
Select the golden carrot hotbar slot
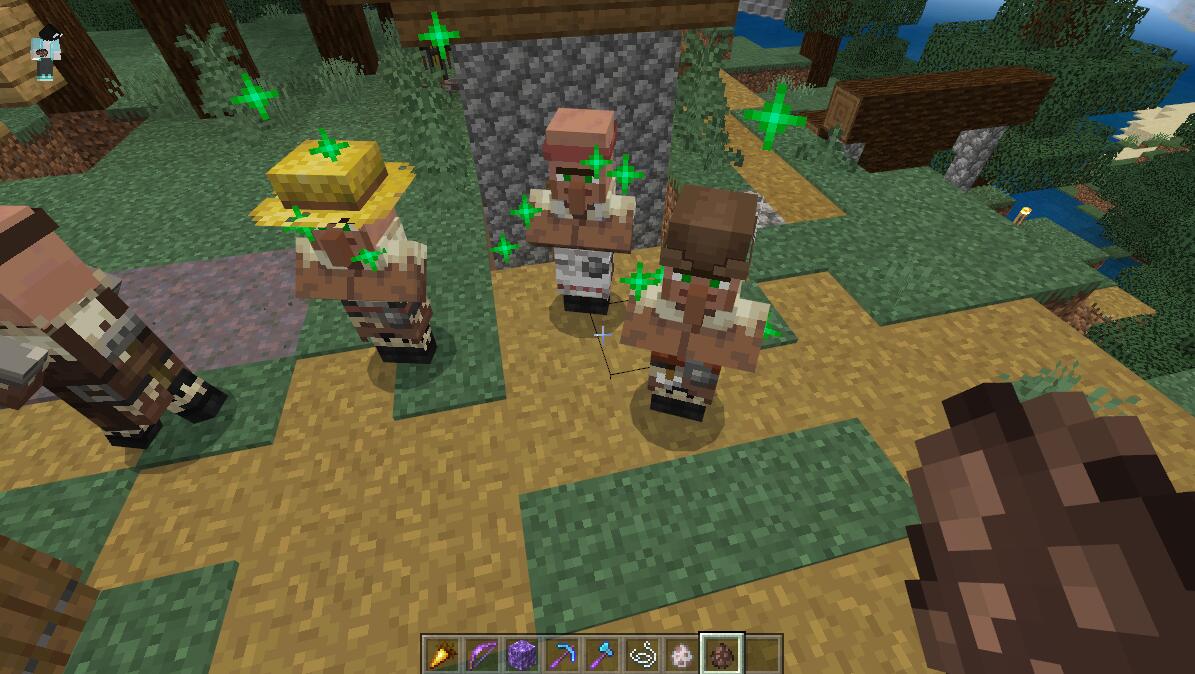tap(441, 654)
